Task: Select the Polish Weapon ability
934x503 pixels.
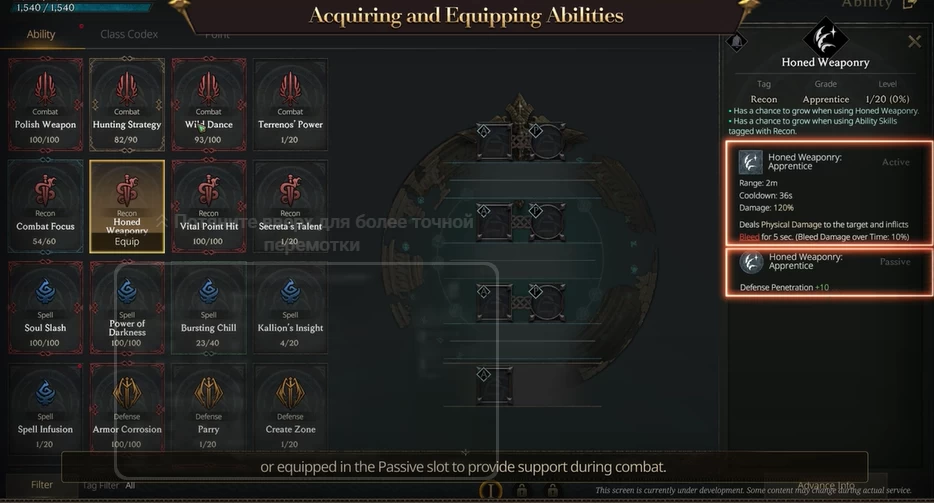Action: [45, 98]
